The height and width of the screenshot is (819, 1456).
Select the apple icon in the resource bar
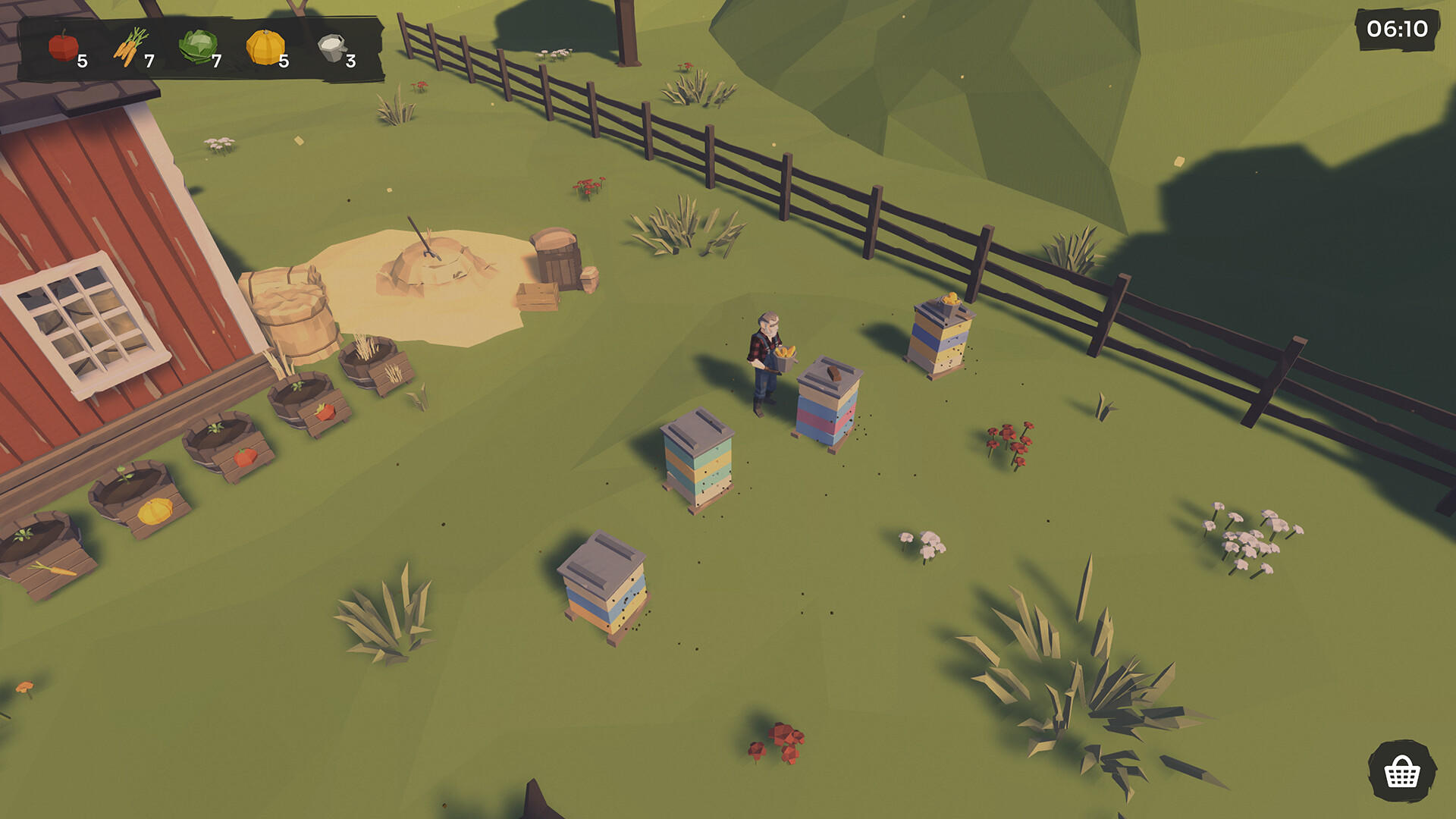[x=62, y=45]
